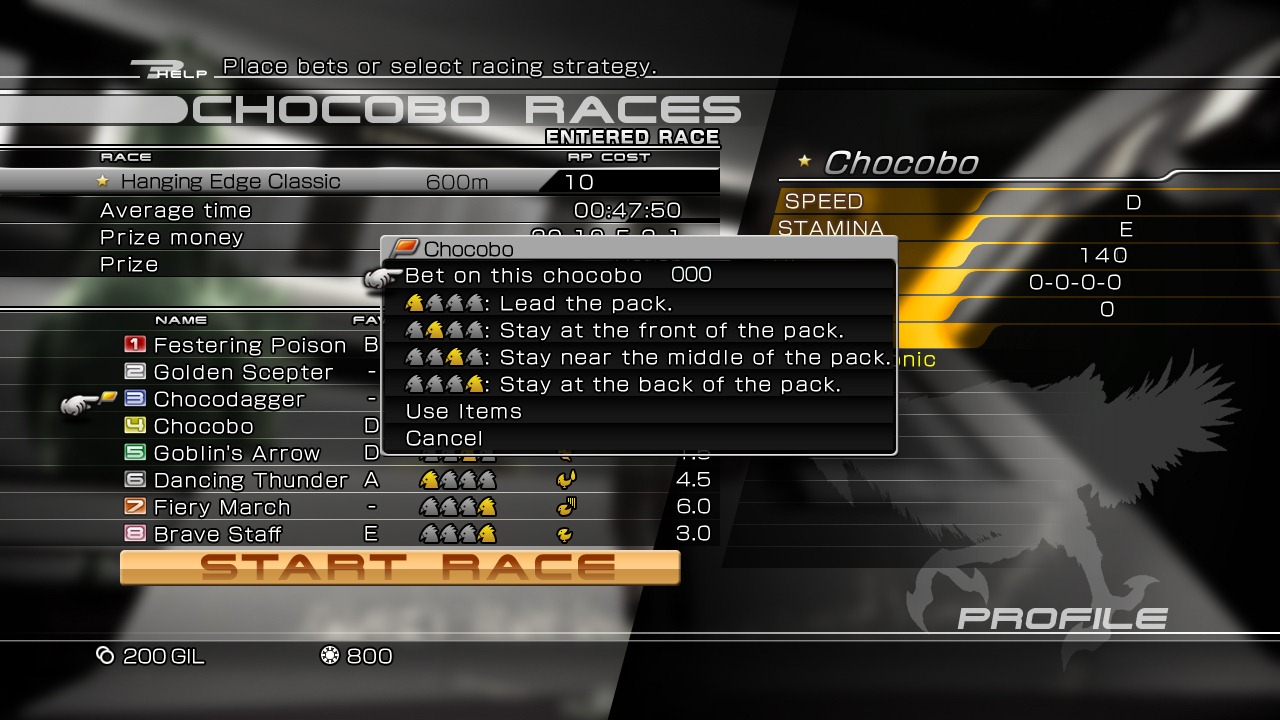
Task: Select Brave Staff racer row
Action: [217, 534]
